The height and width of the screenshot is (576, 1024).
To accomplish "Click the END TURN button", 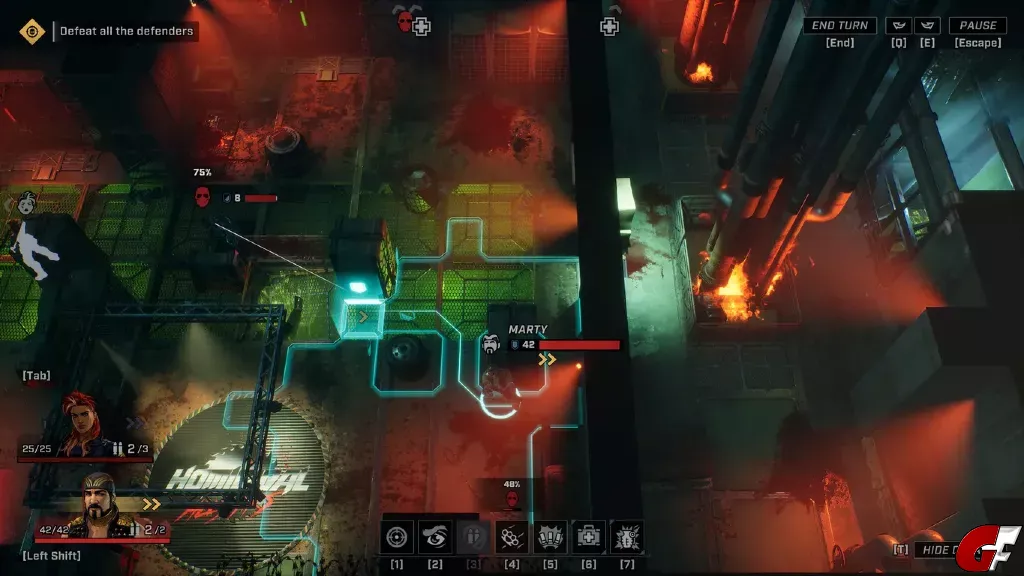I will tap(839, 26).
